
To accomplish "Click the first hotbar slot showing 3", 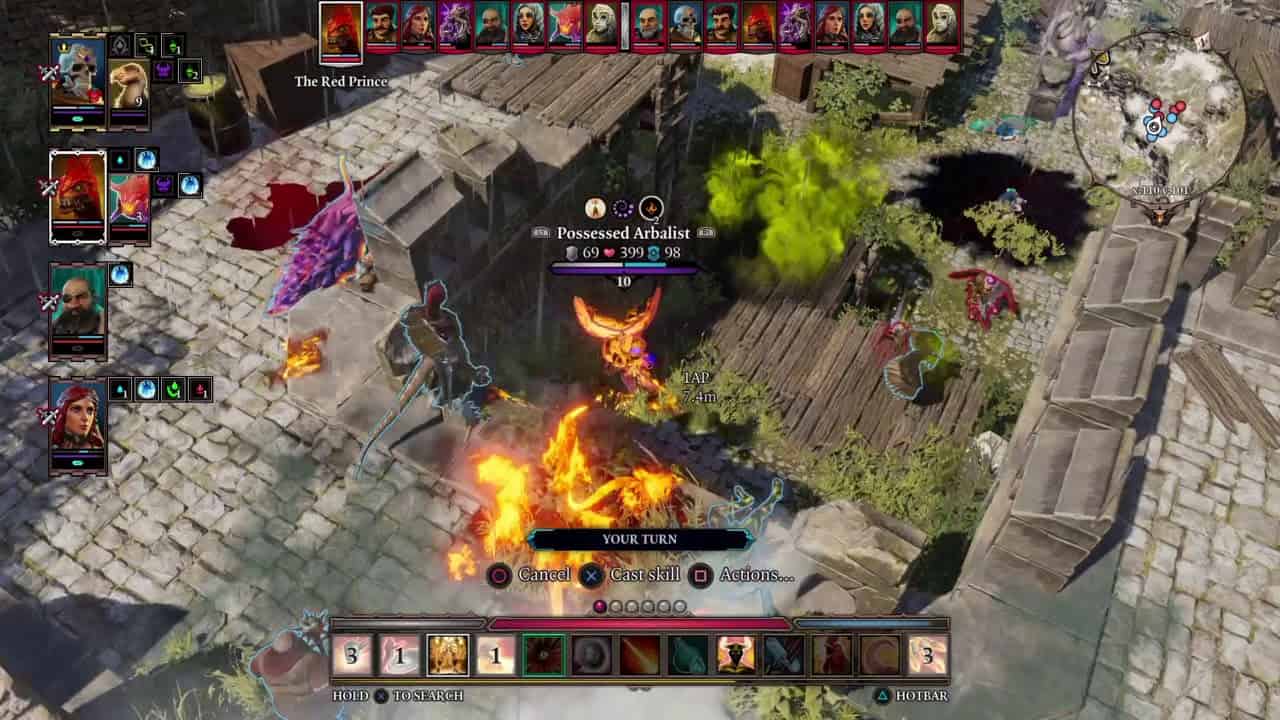I will point(352,655).
